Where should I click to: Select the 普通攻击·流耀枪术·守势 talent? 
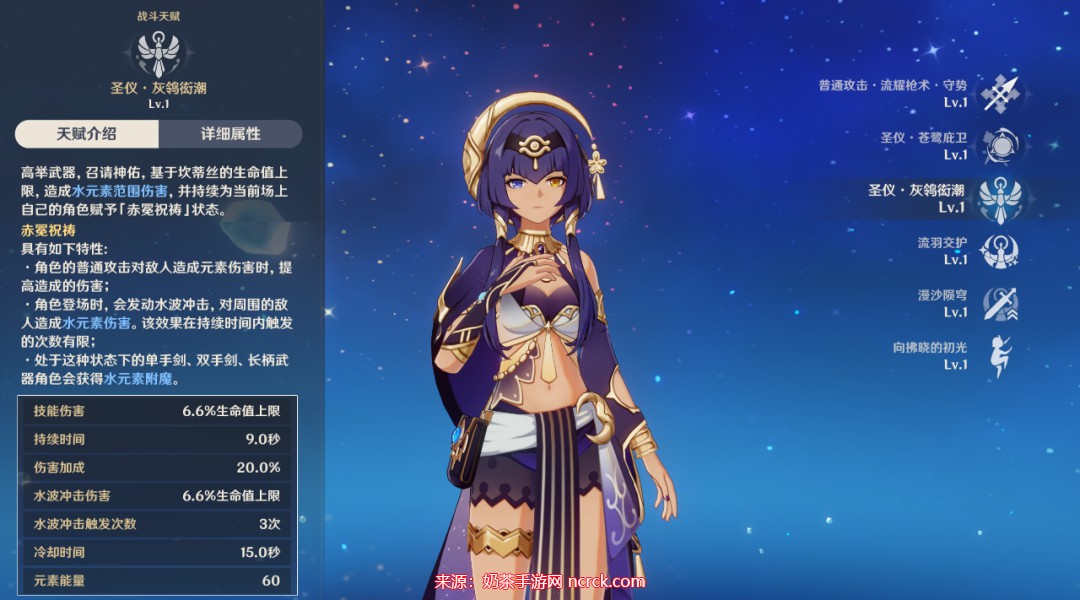coord(997,93)
